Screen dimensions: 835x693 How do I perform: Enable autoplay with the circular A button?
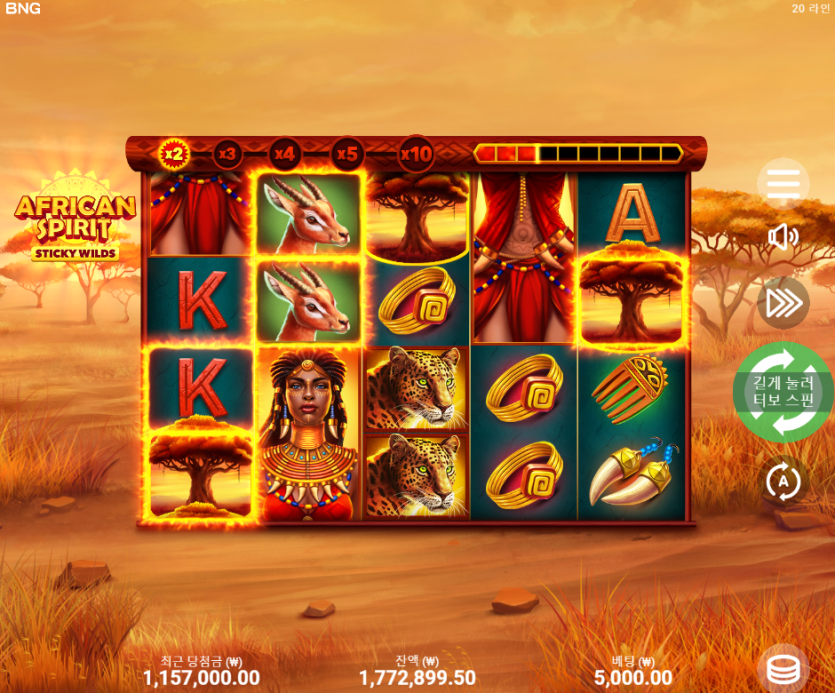pyautogui.click(x=783, y=482)
